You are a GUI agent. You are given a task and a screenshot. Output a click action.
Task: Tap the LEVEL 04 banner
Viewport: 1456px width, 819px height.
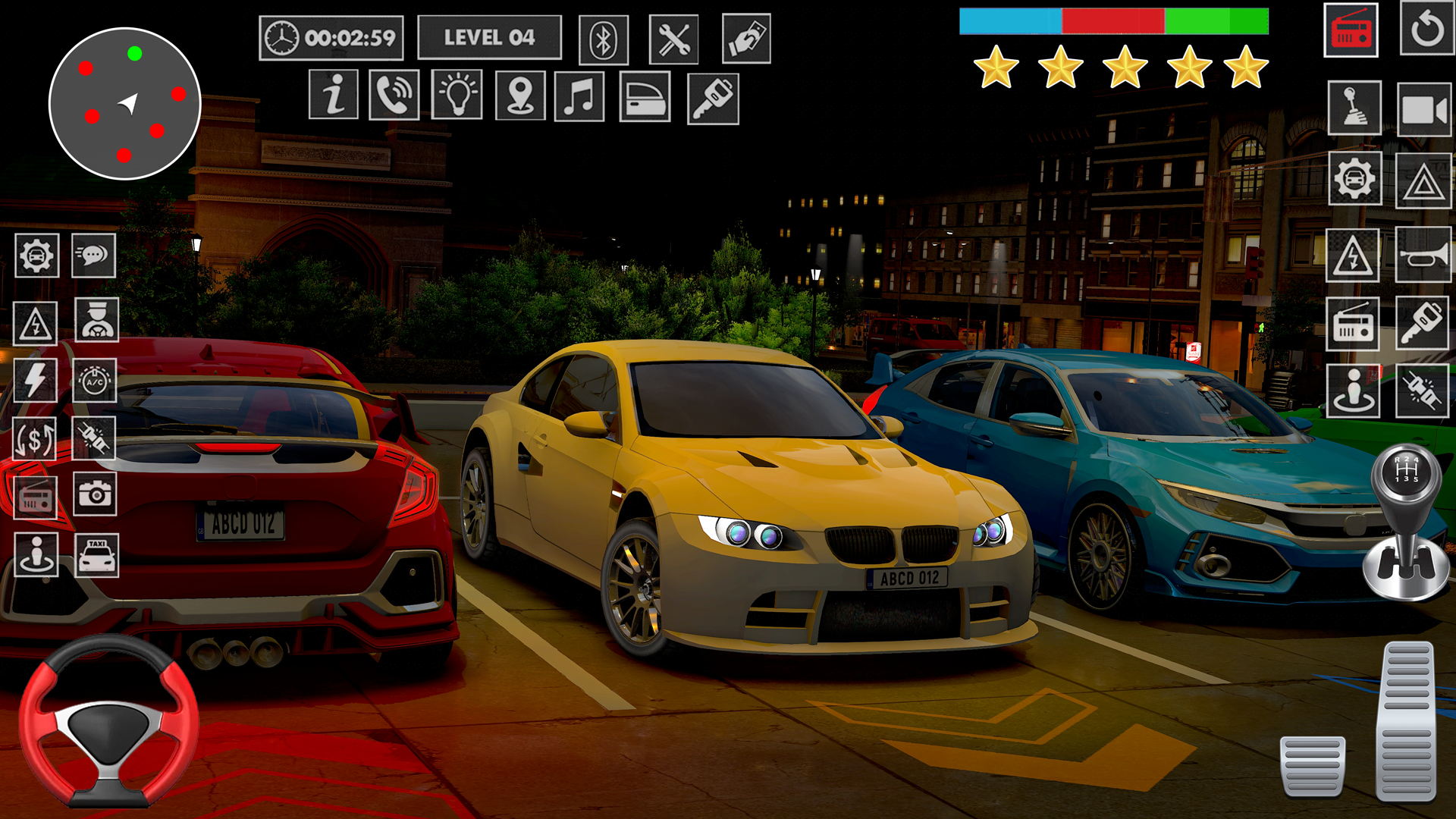point(490,35)
